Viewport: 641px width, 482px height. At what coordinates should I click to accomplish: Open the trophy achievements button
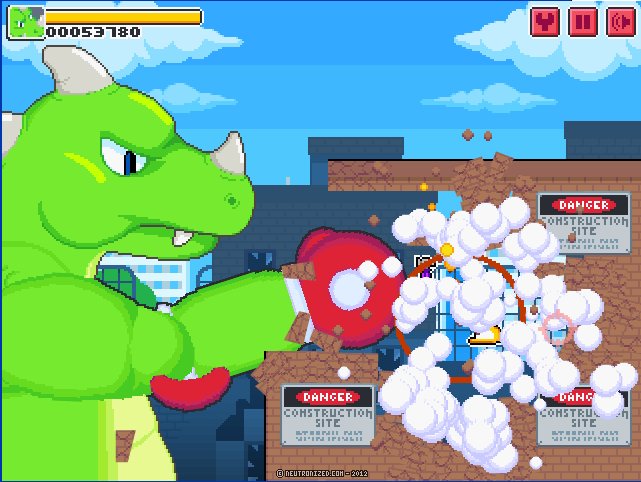pos(545,21)
